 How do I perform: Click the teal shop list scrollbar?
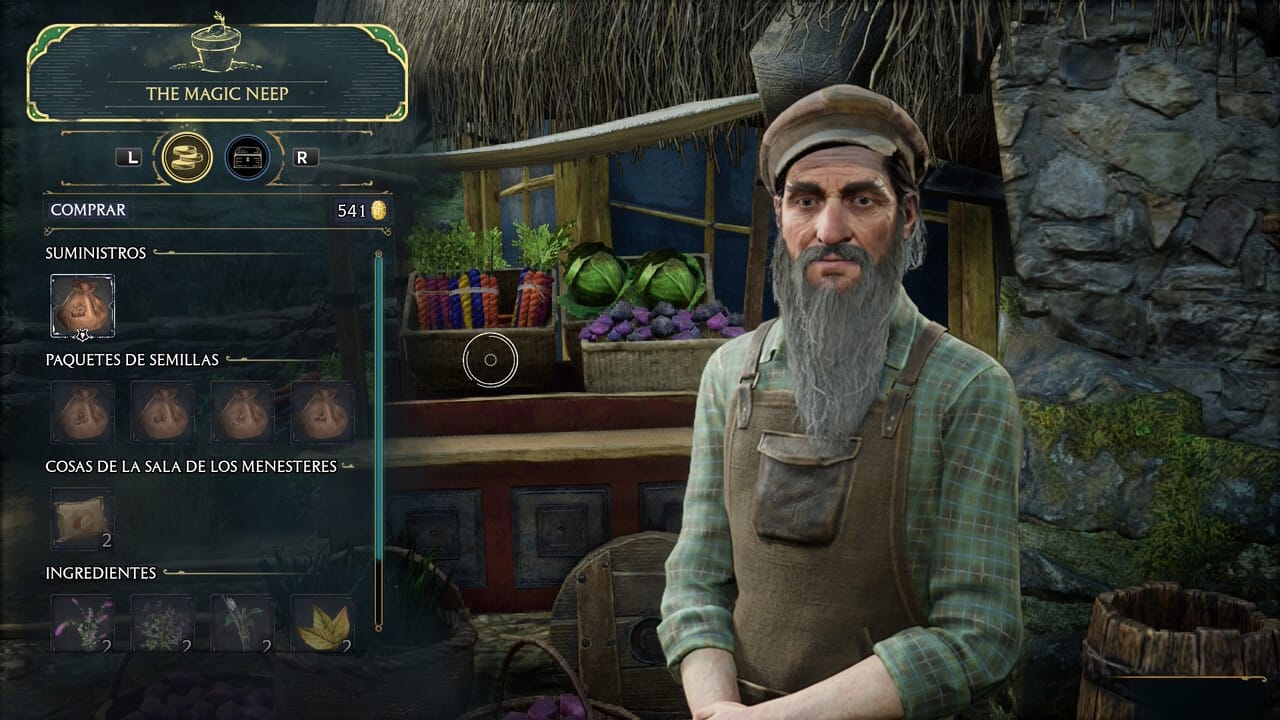tap(379, 440)
